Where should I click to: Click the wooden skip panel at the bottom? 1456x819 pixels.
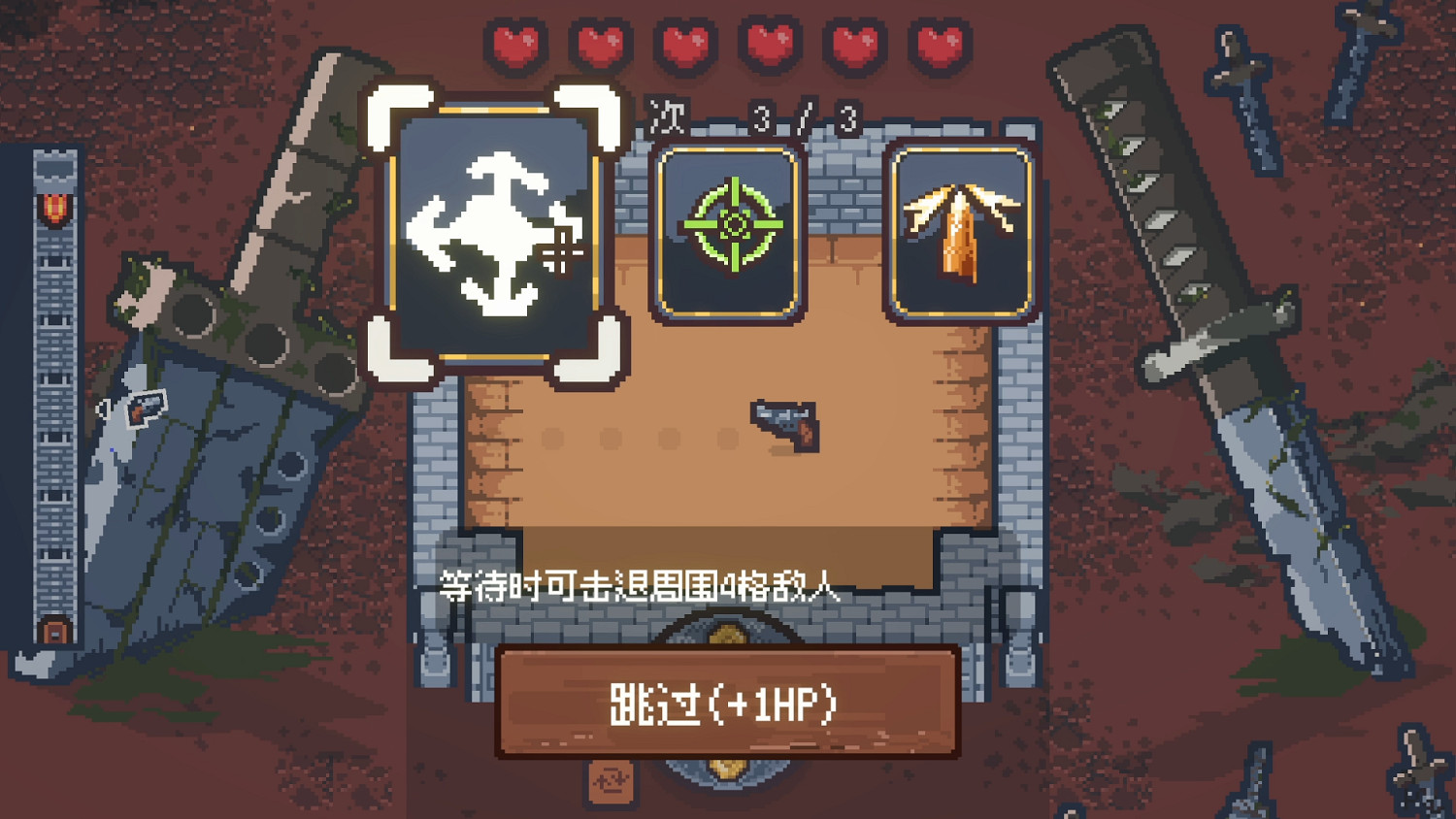point(726,702)
